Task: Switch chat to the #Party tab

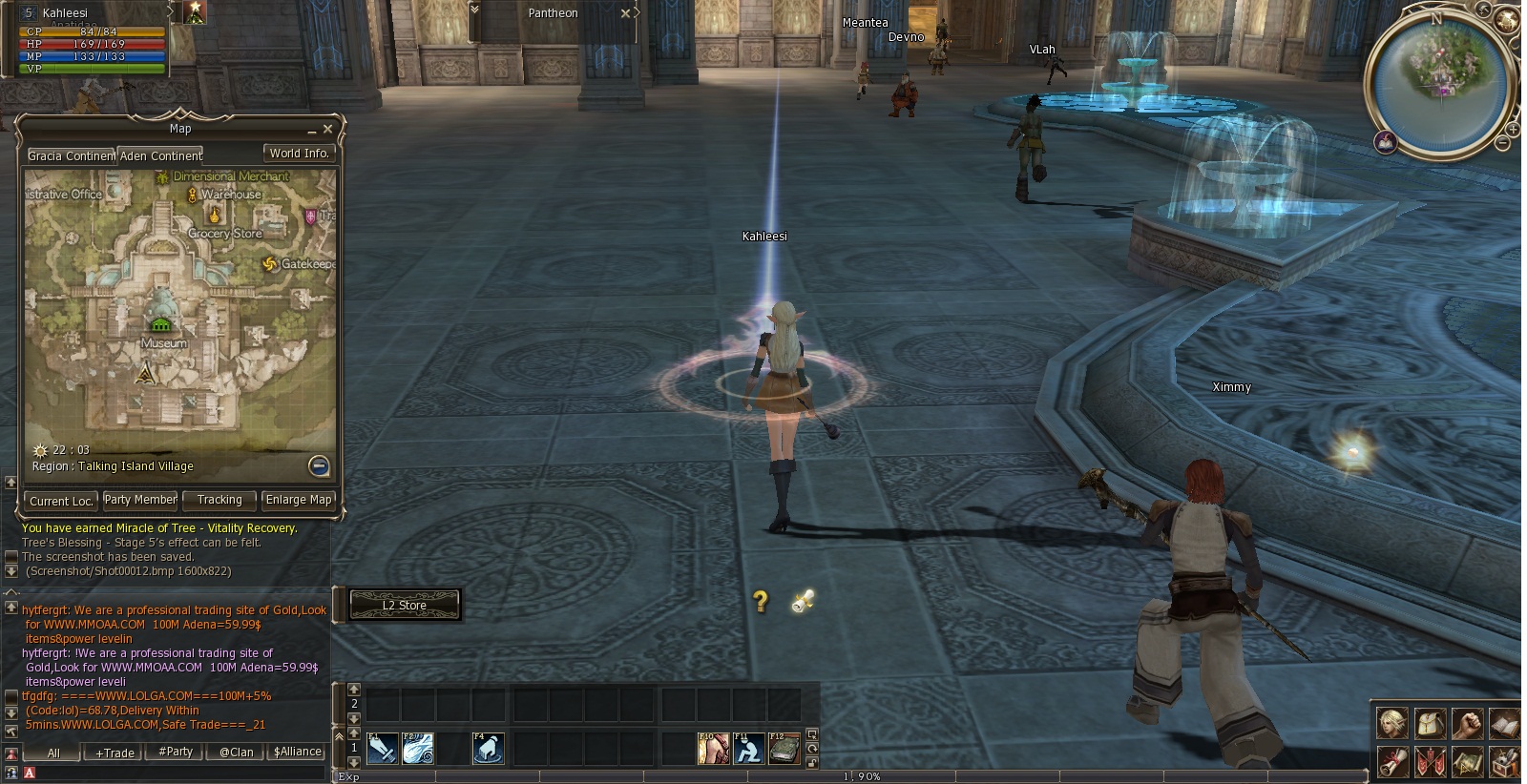Action: pos(176,752)
